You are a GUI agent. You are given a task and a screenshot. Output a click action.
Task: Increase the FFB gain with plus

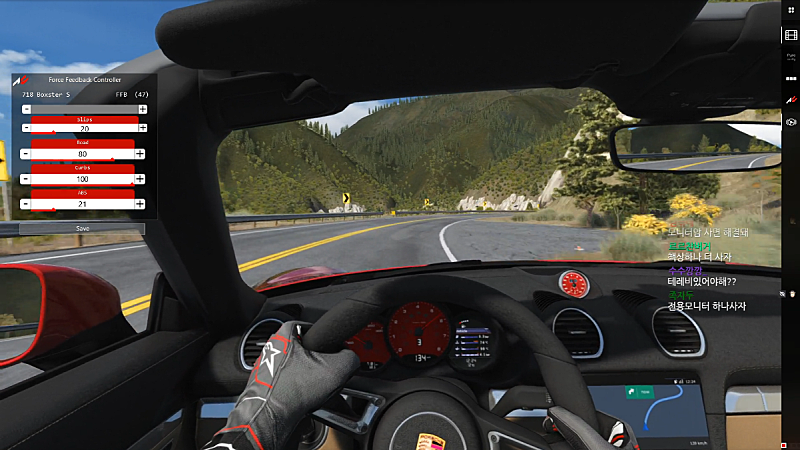tap(141, 108)
